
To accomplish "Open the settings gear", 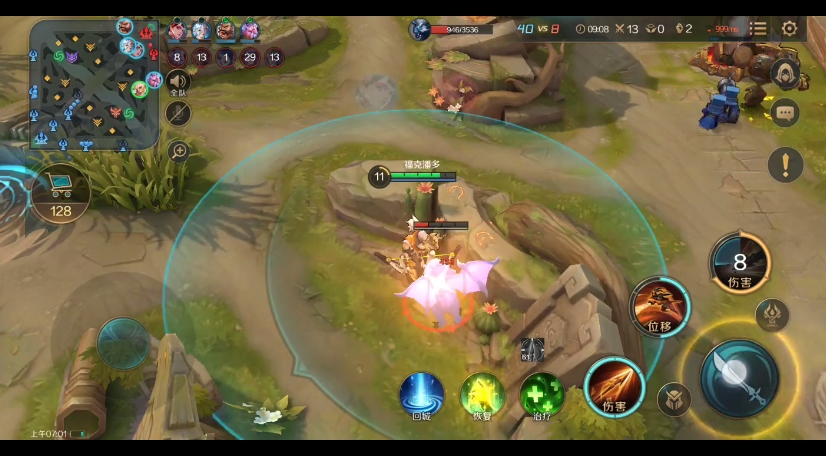I will coord(789,29).
